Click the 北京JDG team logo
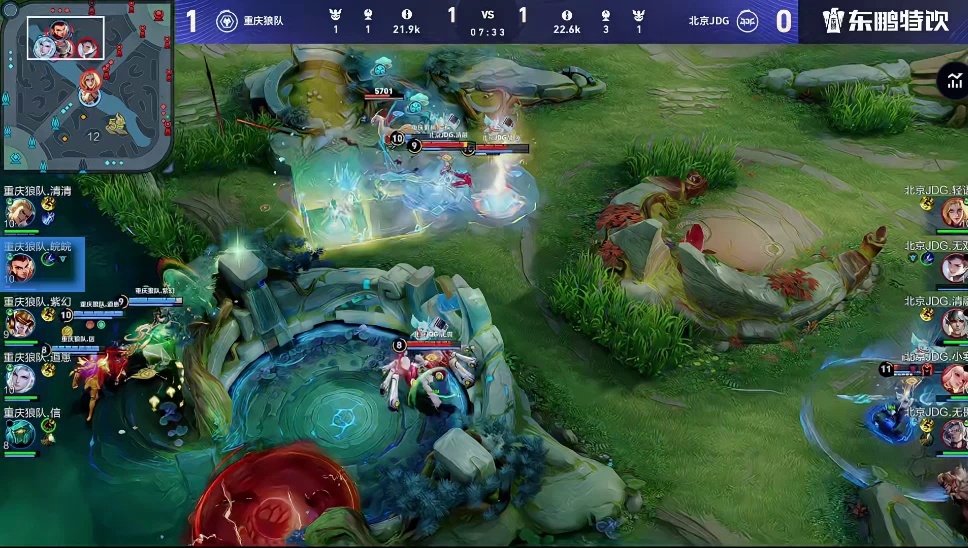 tap(747, 21)
